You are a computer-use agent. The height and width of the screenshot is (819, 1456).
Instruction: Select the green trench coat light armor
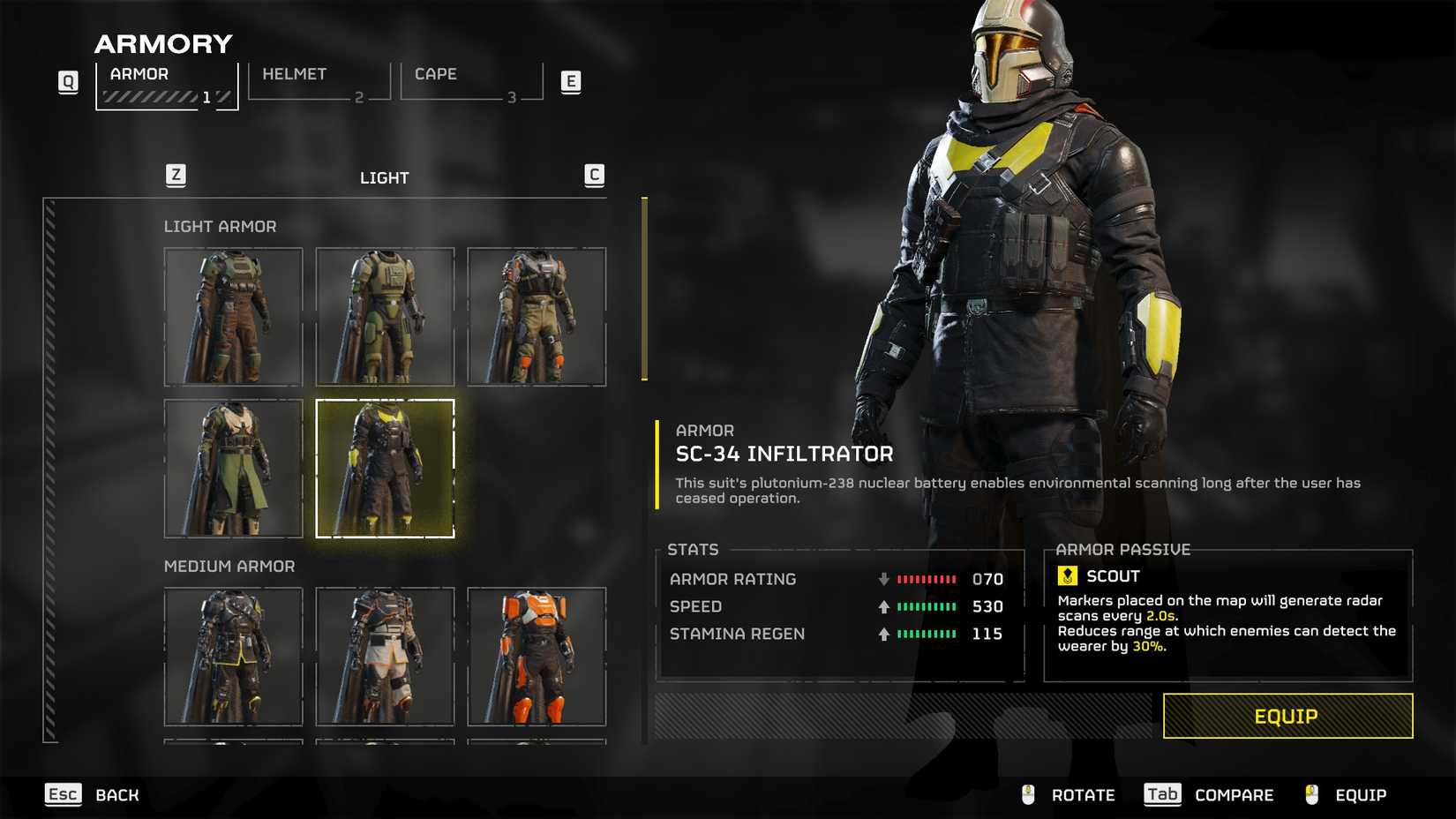(x=233, y=469)
